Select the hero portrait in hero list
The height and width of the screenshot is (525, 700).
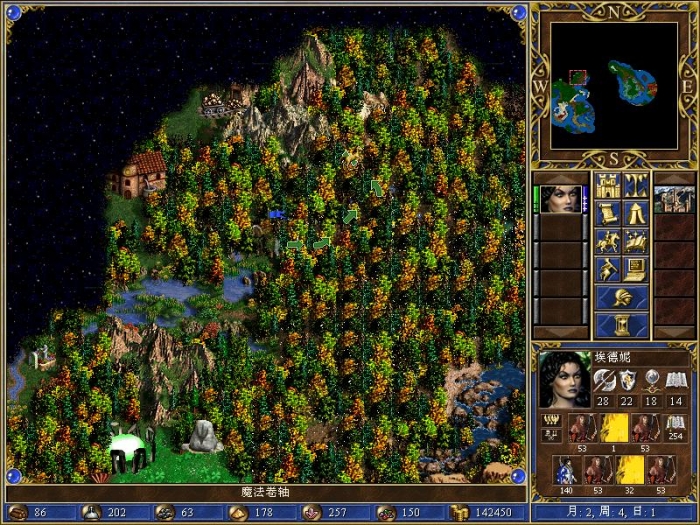(563, 199)
